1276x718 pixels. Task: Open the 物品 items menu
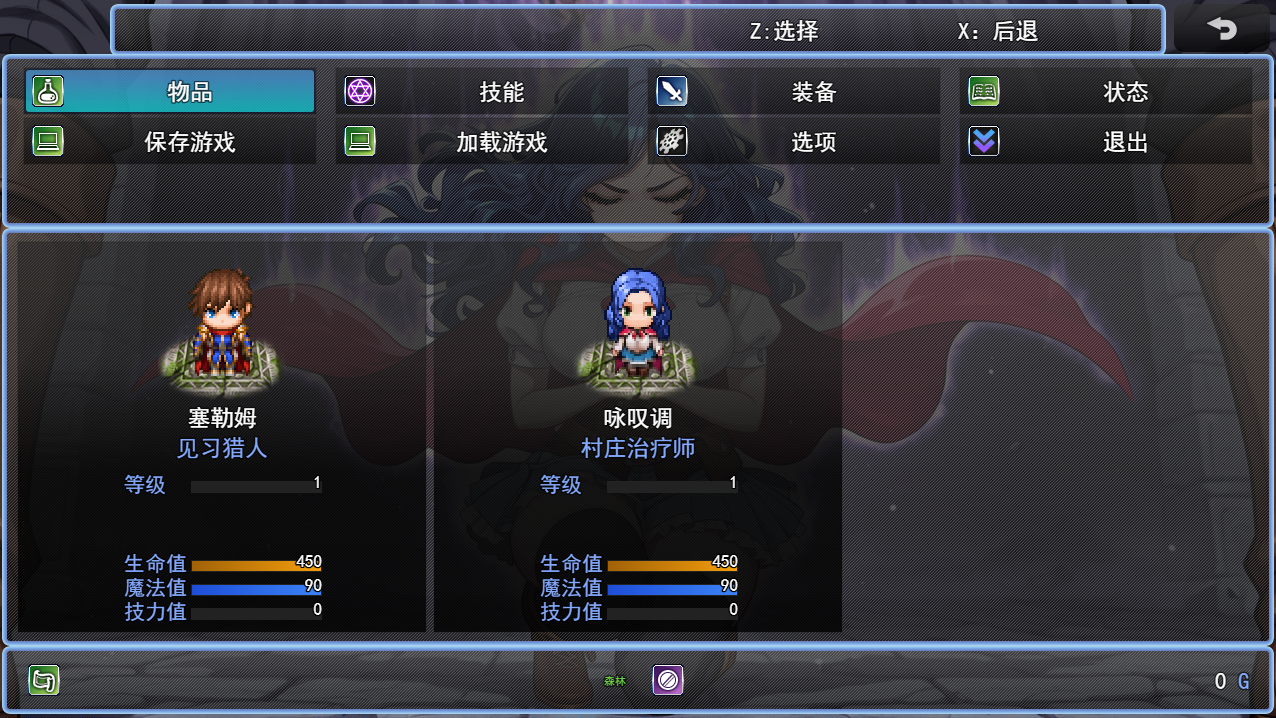tap(170, 92)
